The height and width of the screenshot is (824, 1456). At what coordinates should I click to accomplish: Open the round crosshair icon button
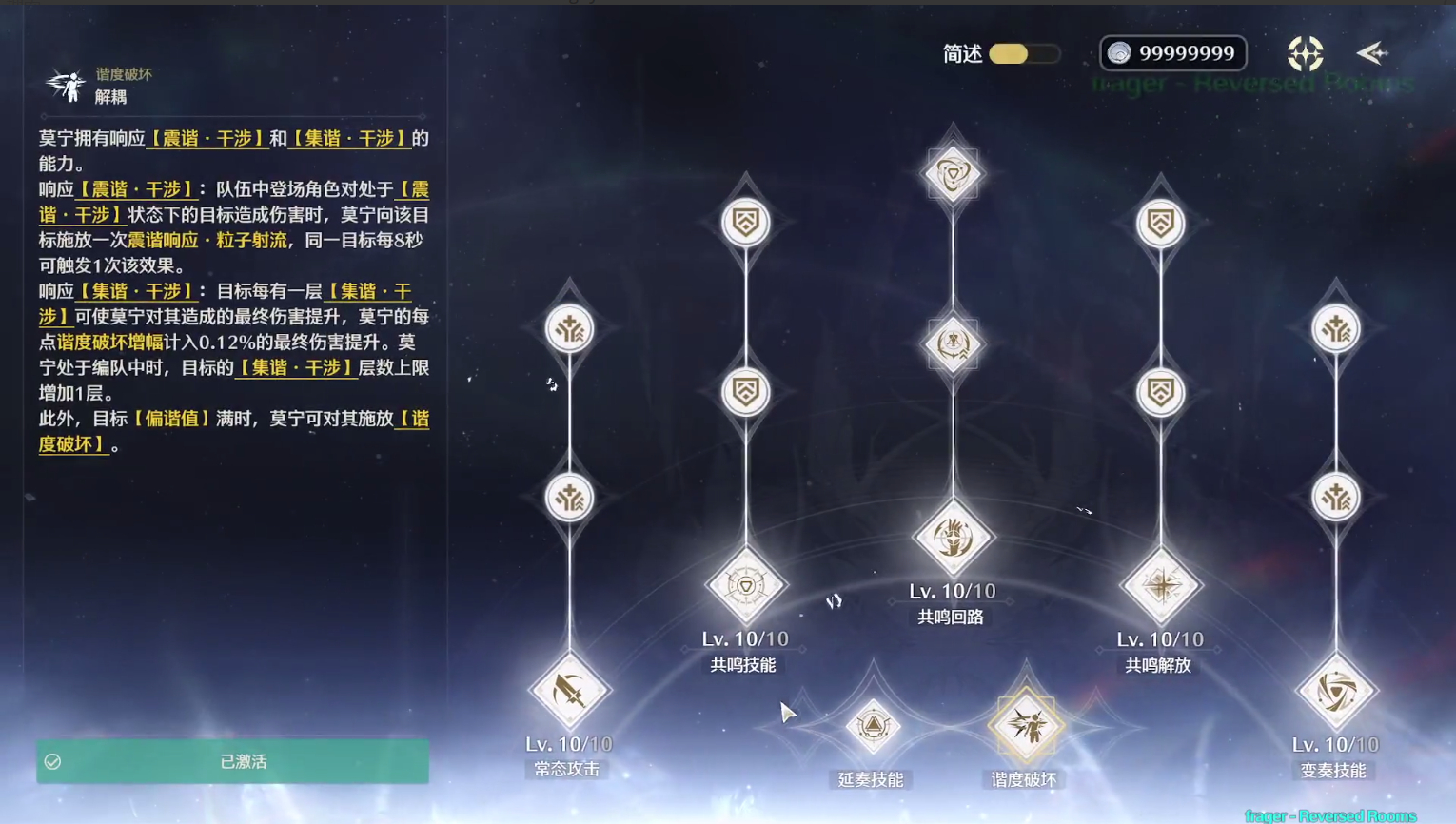coord(1305,53)
